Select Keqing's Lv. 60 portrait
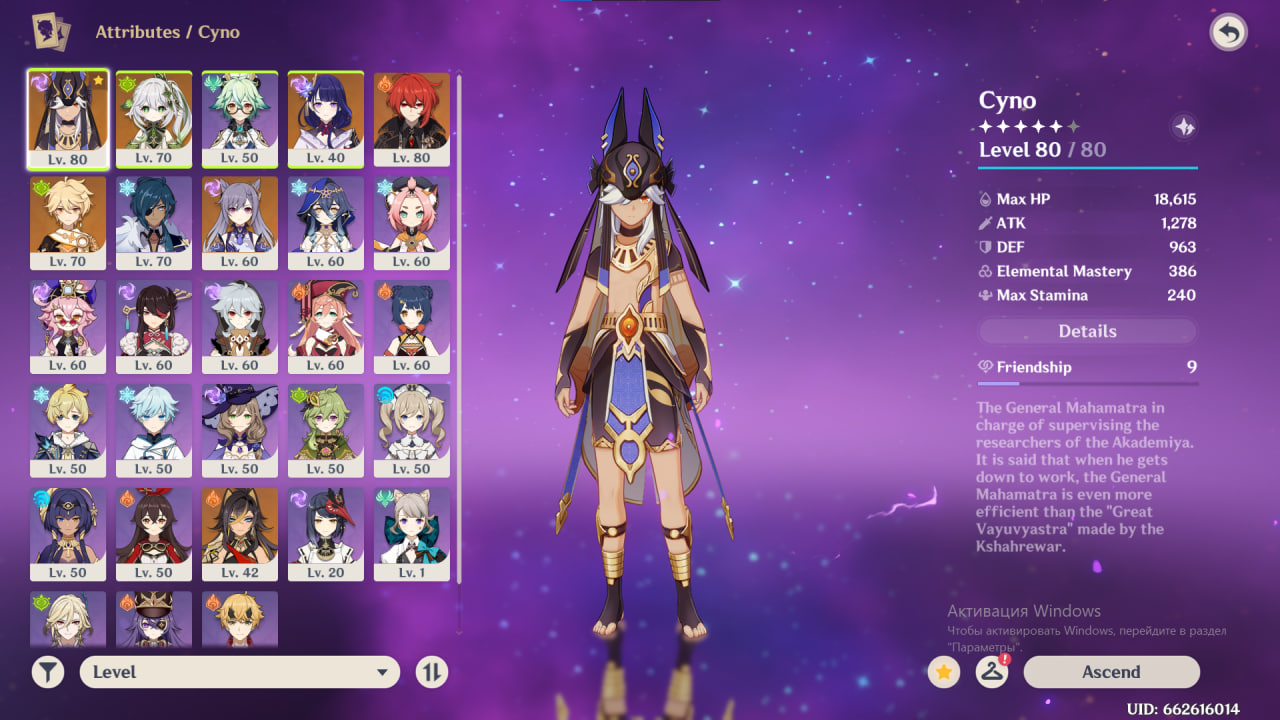The height and width of the screenshot is (720, 1280). coord(240,222)
